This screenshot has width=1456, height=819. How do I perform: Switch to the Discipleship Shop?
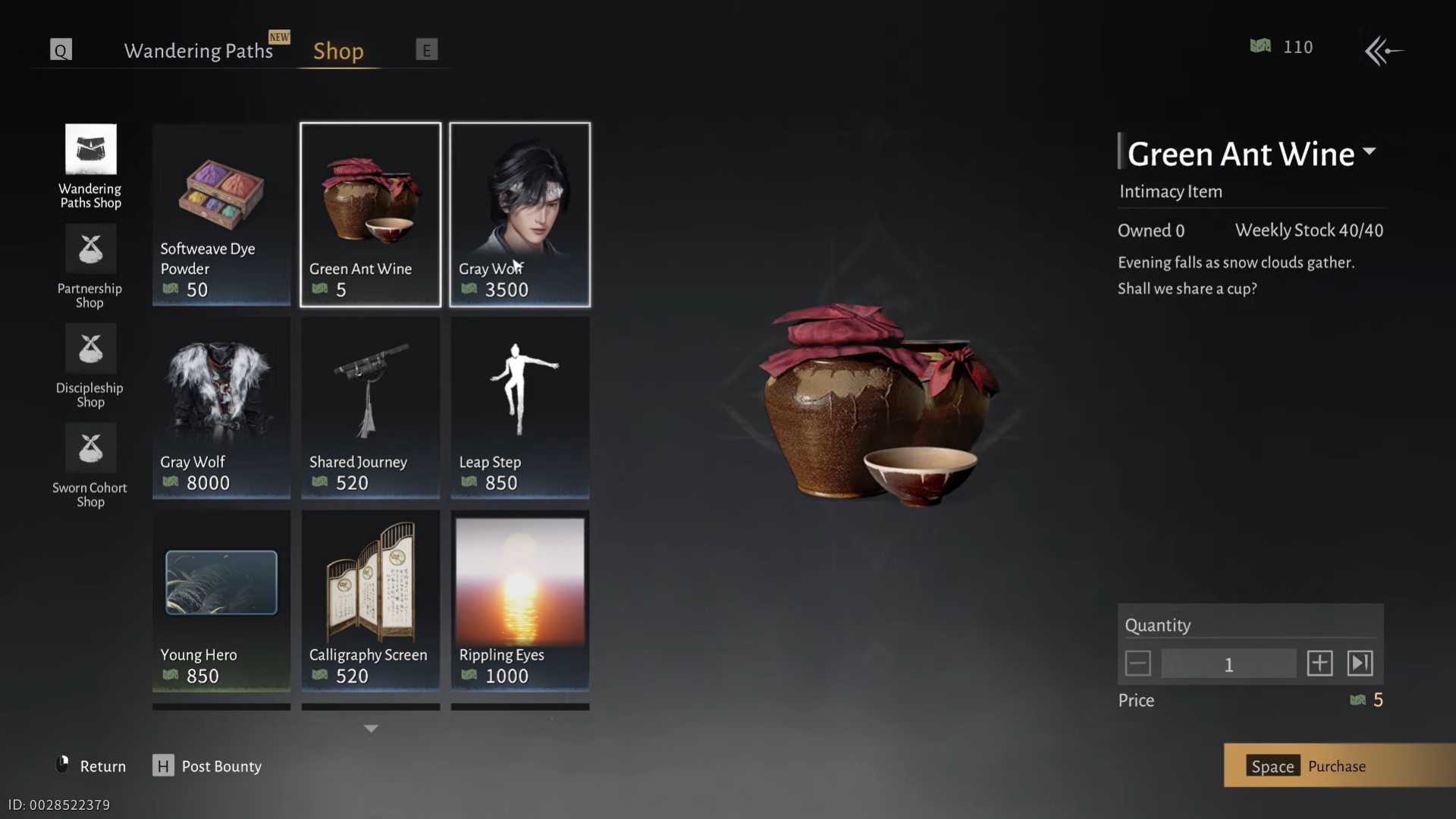[90, 366]
